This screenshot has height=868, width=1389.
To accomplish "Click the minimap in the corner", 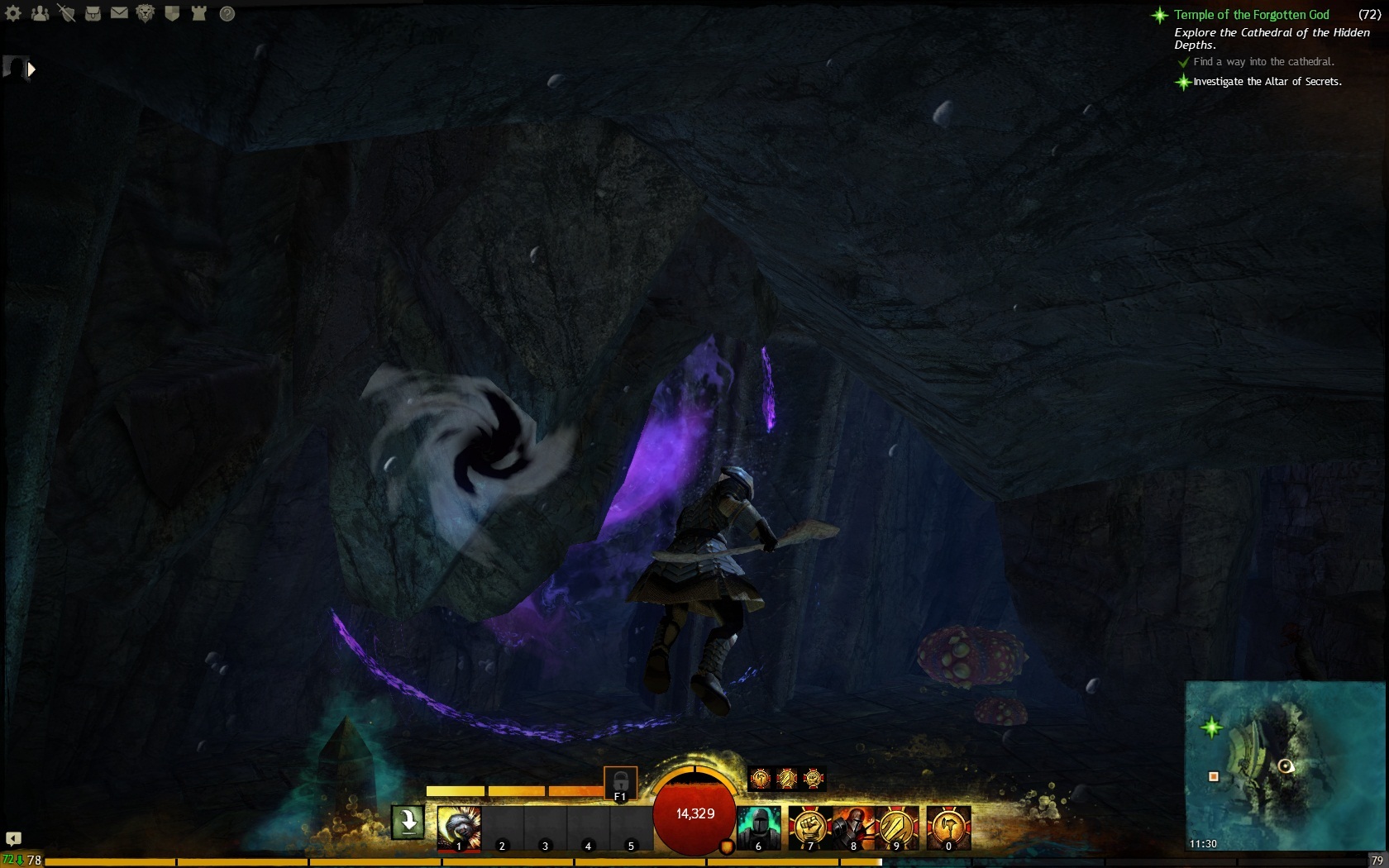I will [1284, 765].
